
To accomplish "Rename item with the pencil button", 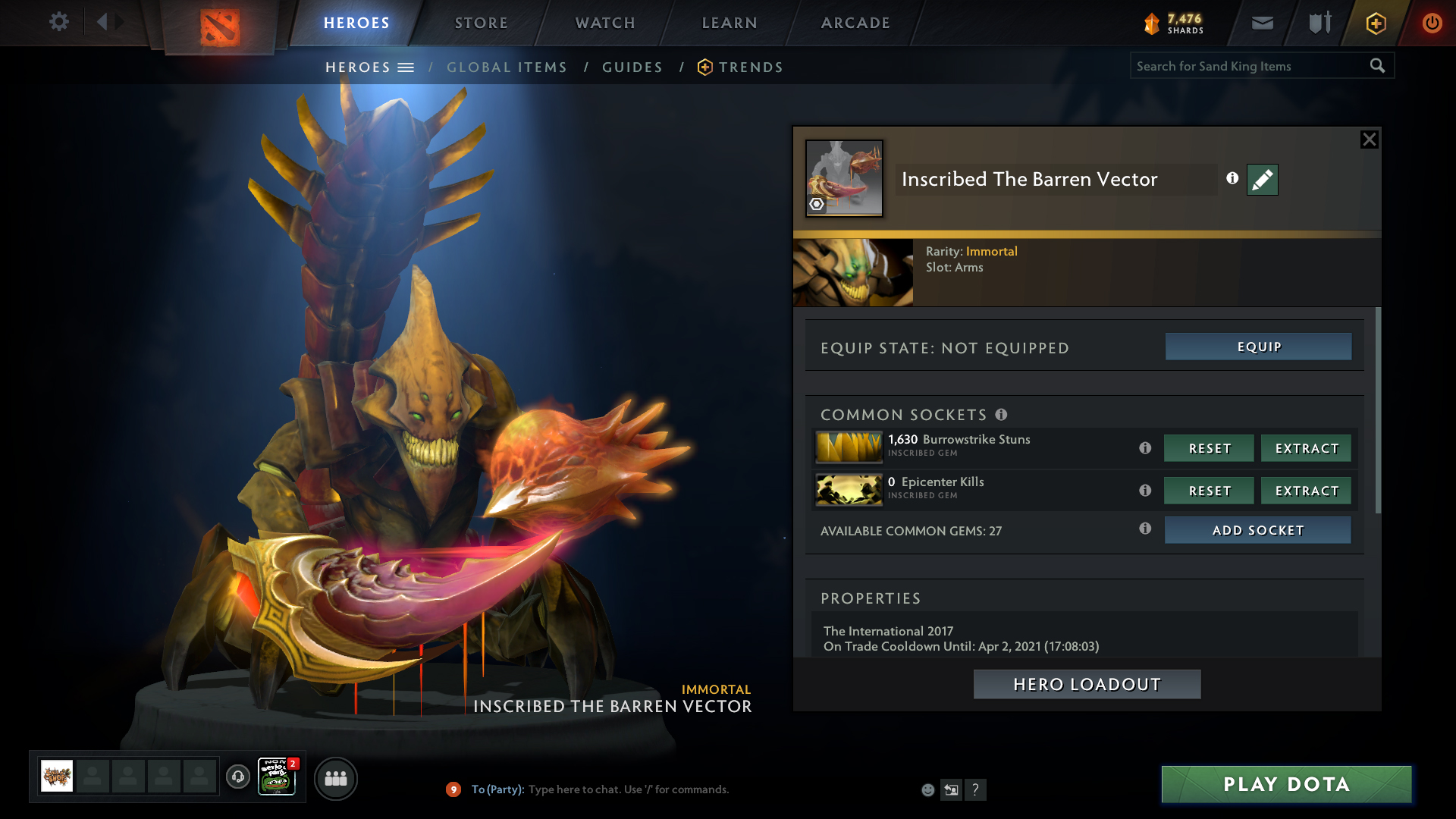I will pyautogui.click(x=1262, y=180).
